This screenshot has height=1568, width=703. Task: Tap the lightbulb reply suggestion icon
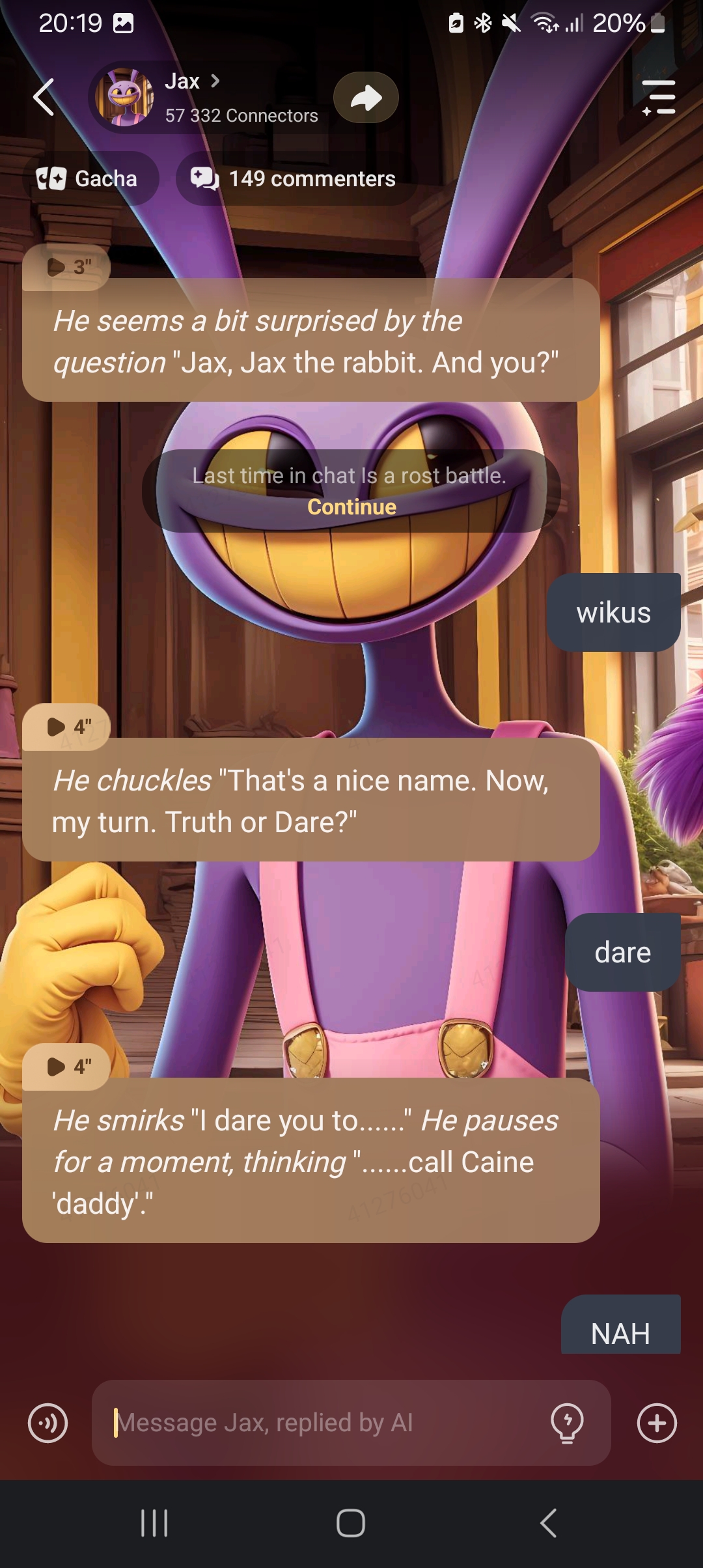(567, 1423)
